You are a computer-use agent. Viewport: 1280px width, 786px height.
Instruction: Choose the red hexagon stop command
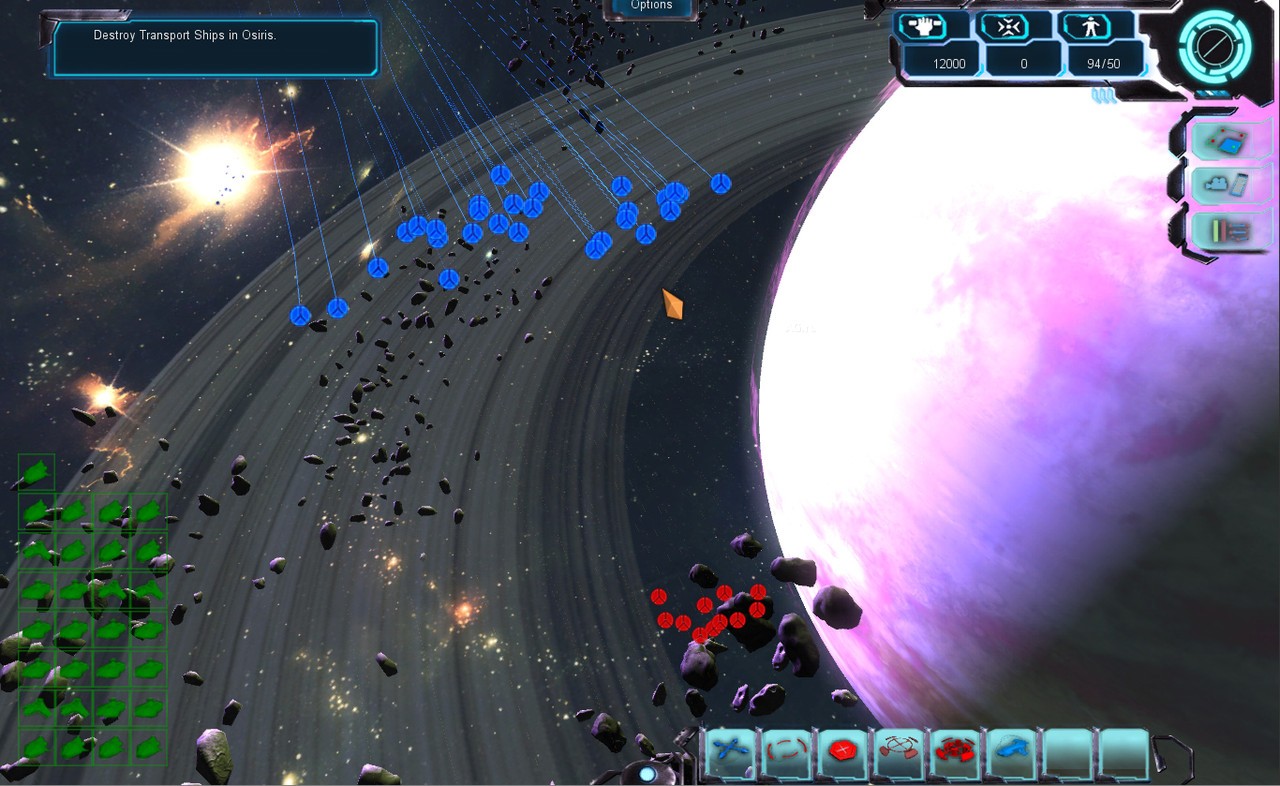(x=842, y=750)
